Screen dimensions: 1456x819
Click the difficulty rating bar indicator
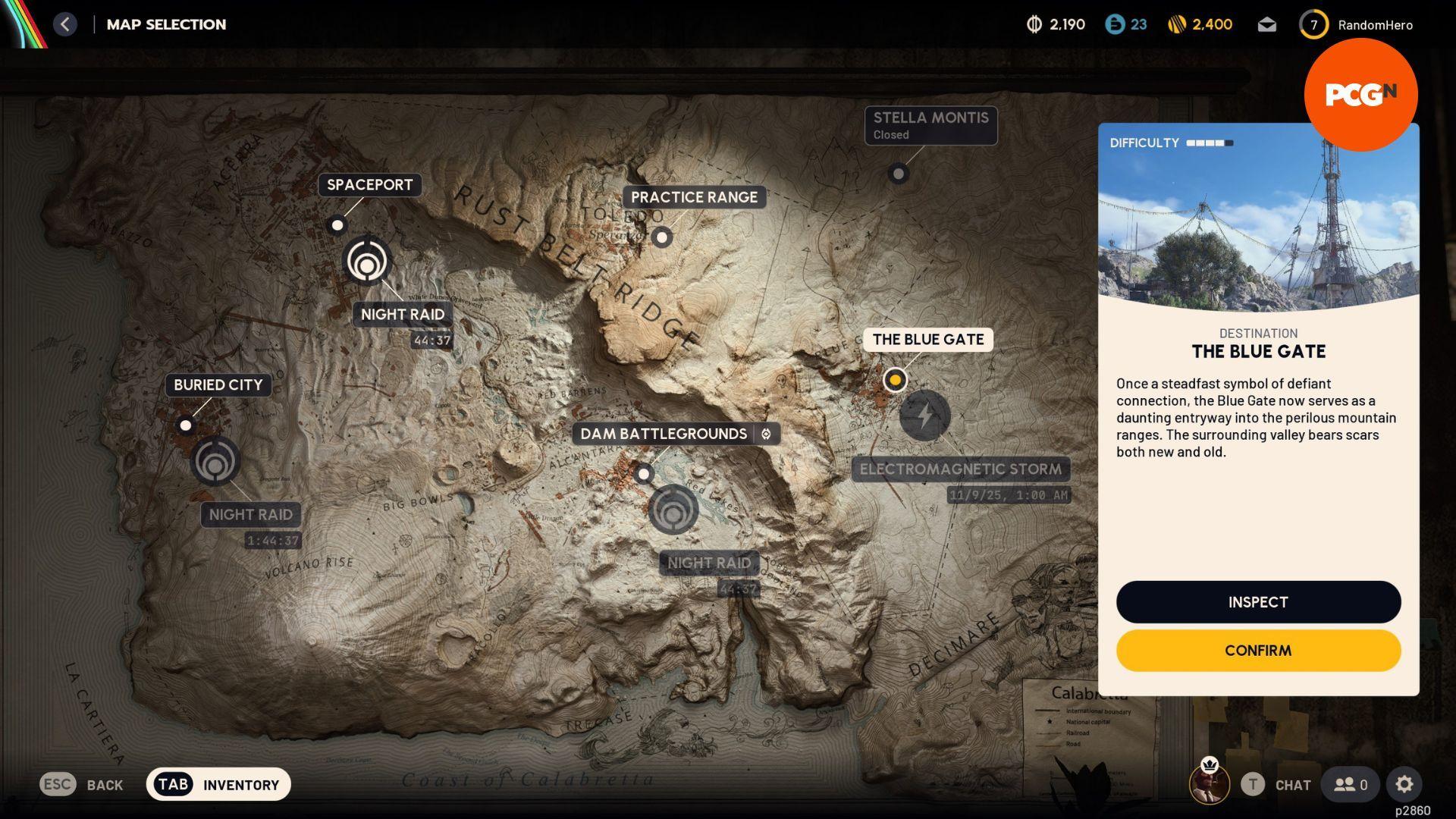[1209, 142]
